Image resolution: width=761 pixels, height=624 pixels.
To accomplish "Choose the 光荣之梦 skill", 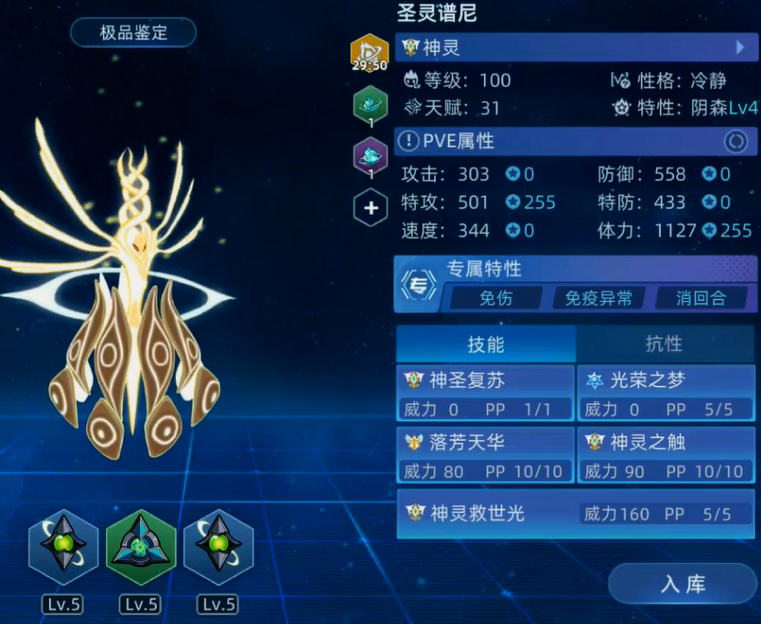I will coord(666,393).
